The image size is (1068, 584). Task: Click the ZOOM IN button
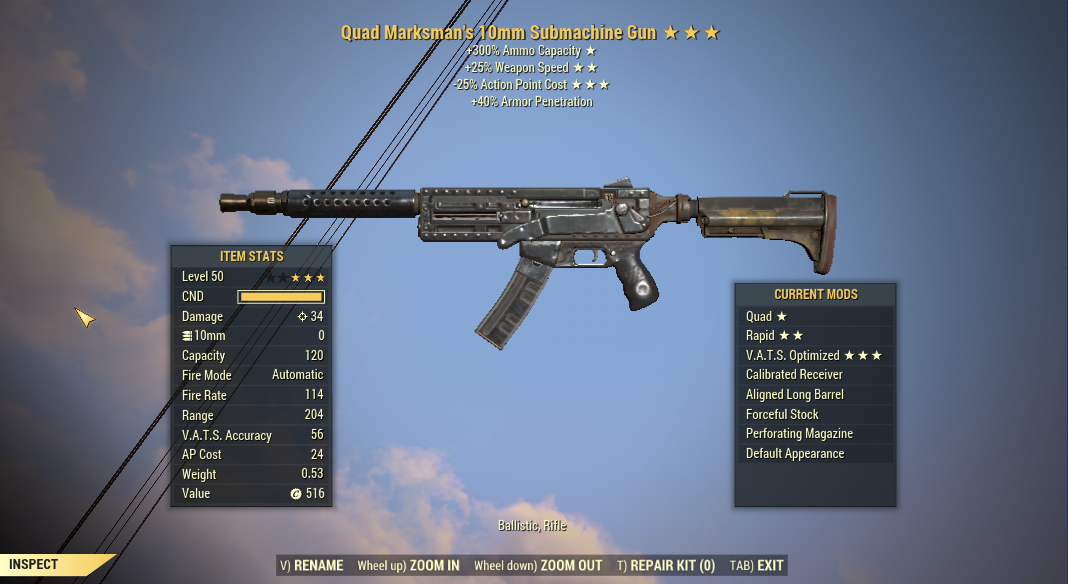point(408,566)
